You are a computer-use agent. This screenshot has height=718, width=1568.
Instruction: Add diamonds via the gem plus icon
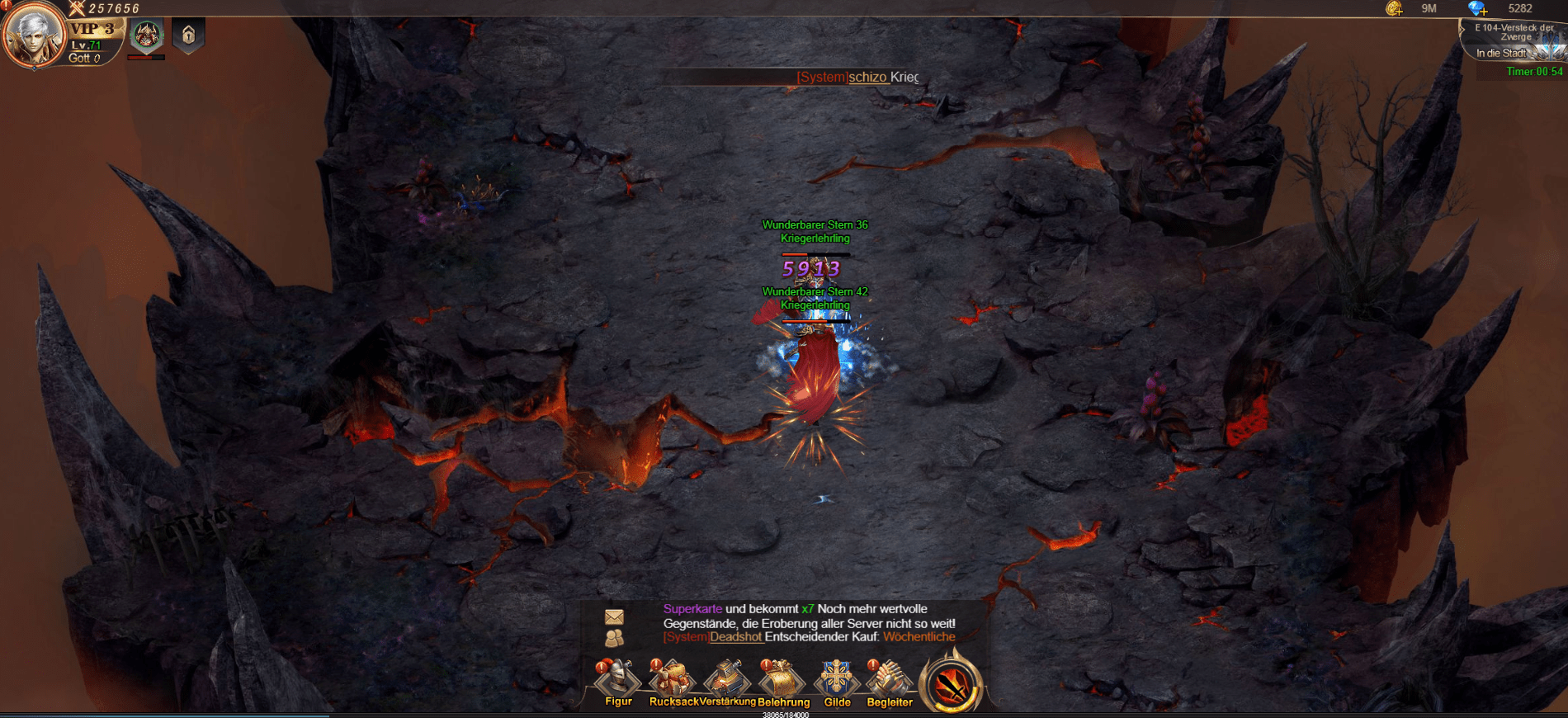tap(1477, 9)
